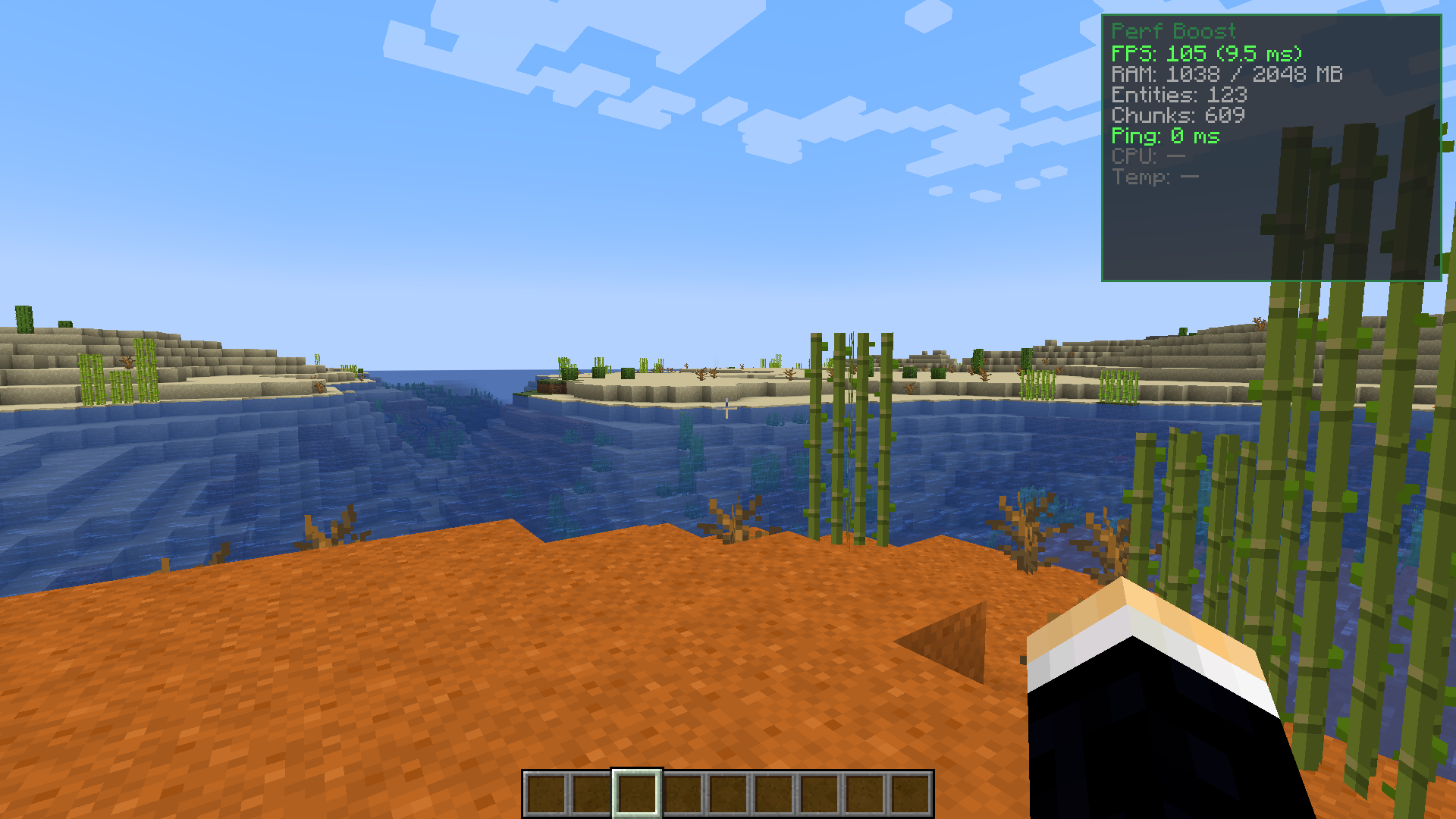
Task: Click the green Ping readout
Action: [1165, 136]
